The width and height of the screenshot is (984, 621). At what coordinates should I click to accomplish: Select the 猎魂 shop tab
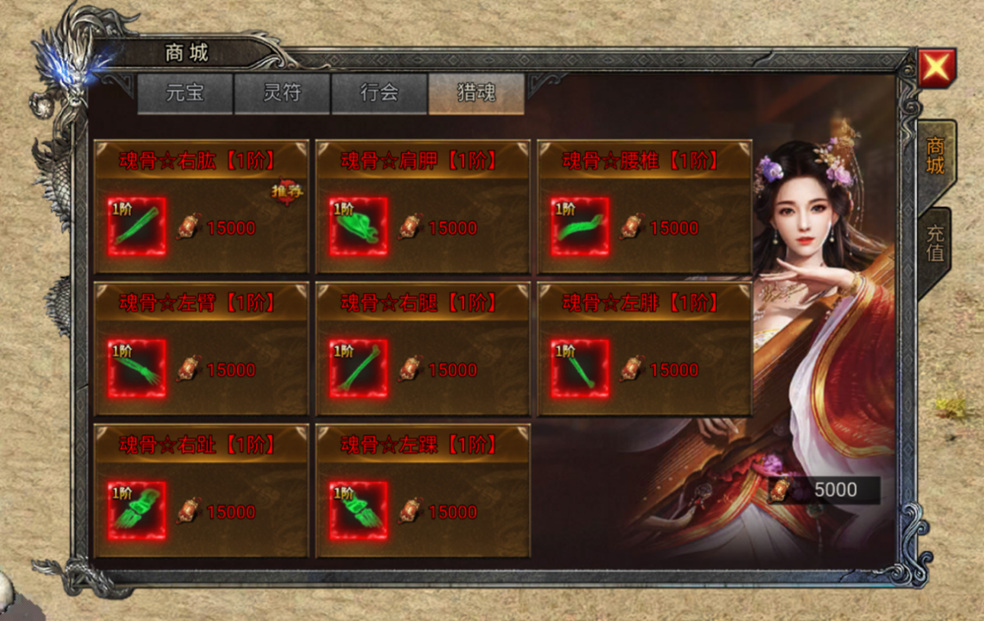pos(476,94)
